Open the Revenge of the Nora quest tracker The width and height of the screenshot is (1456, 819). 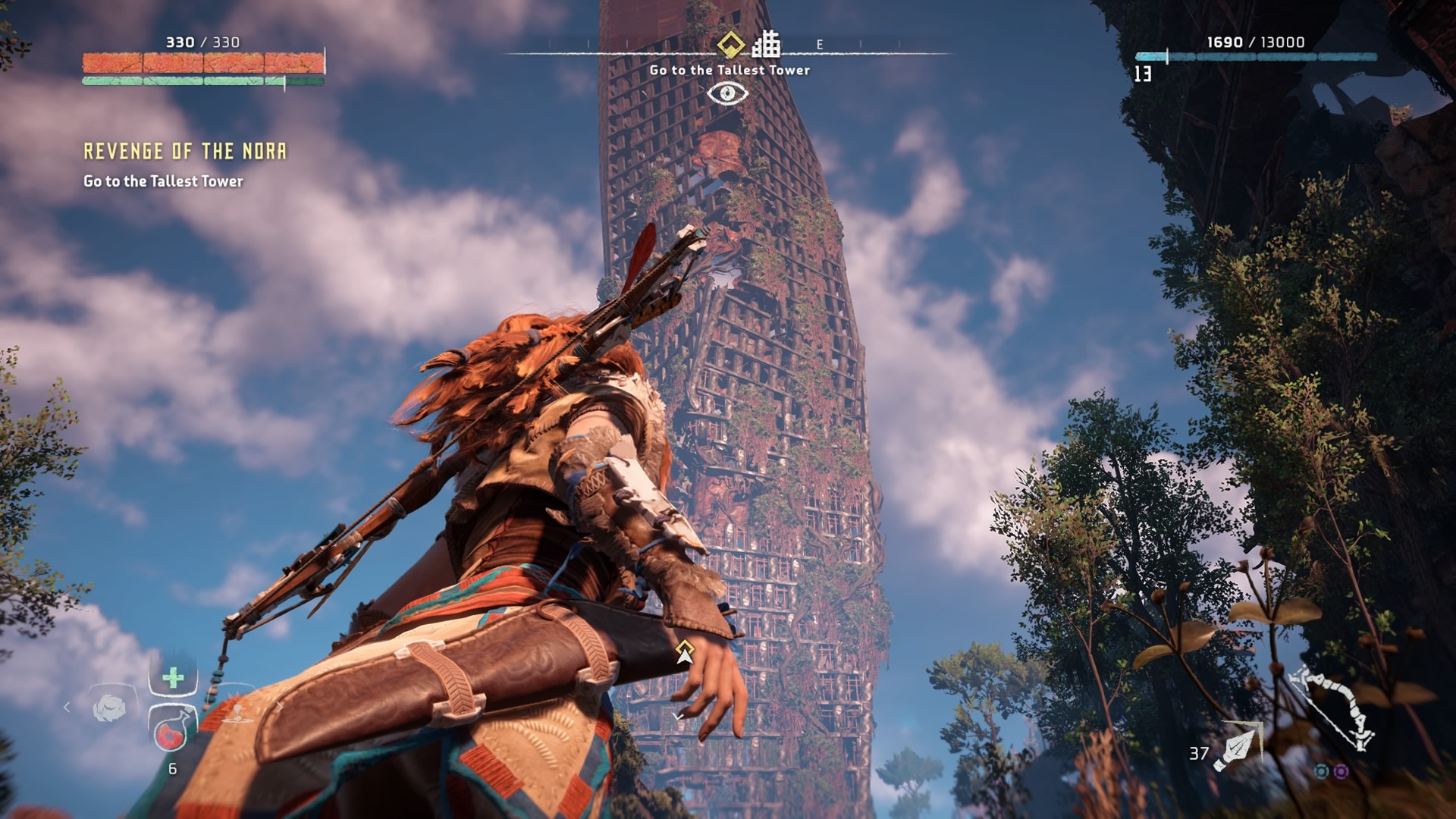(x=185, y=152)
